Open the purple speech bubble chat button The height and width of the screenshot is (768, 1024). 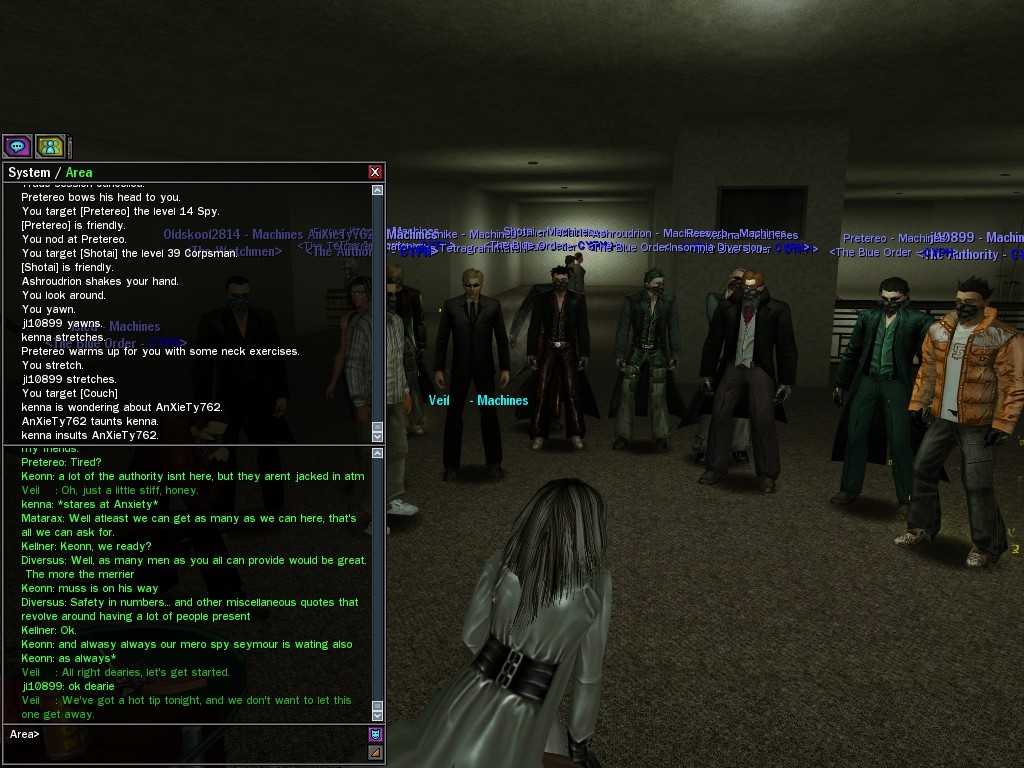coord(17,146)
